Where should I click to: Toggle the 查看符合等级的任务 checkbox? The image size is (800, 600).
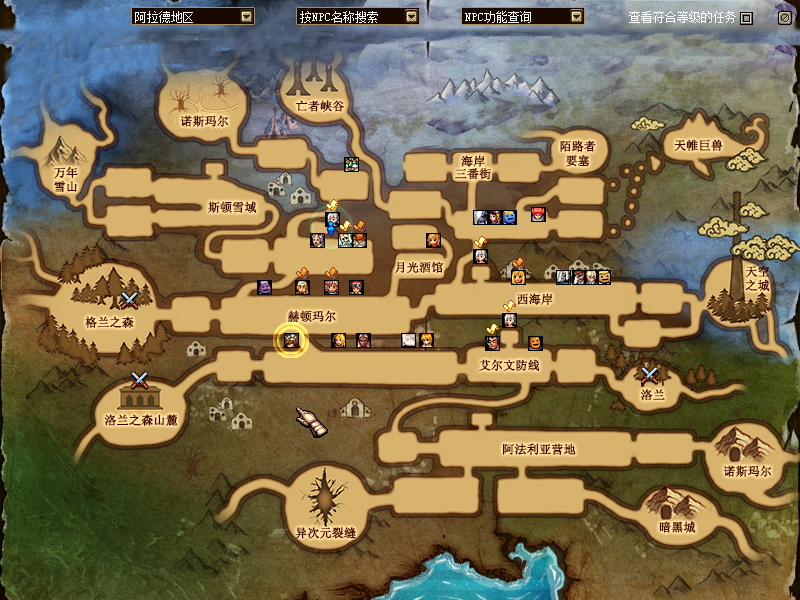click(746, 18)
